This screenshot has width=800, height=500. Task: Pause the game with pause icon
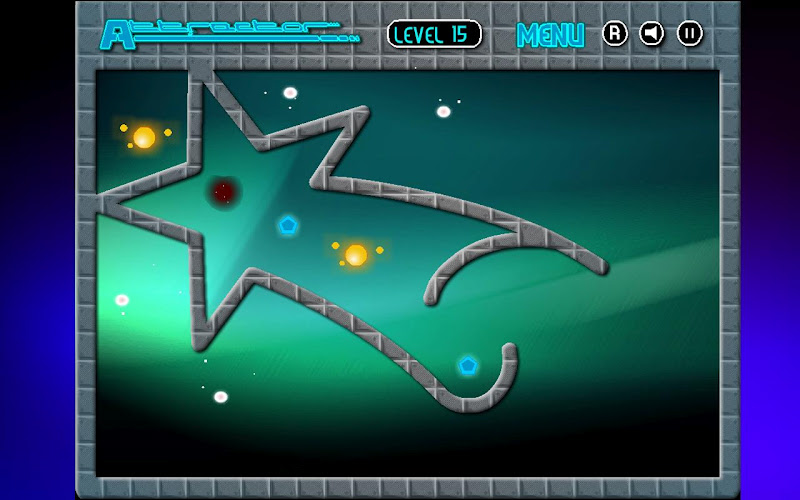690,34
